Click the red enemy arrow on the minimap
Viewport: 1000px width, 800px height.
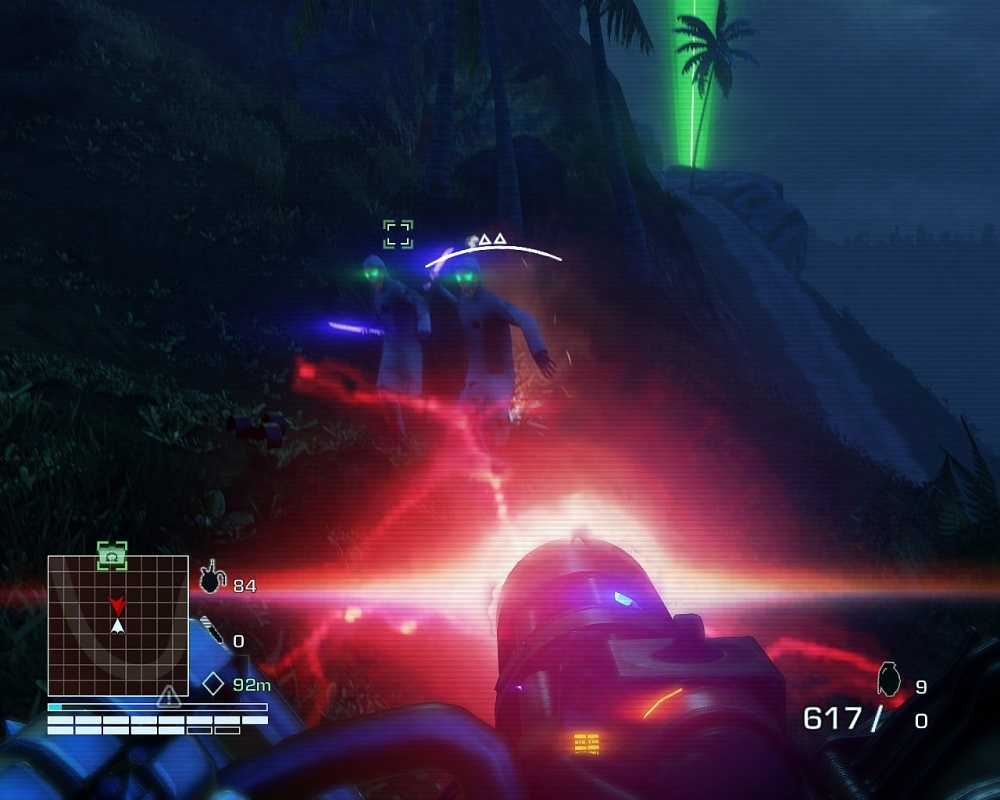118,606
